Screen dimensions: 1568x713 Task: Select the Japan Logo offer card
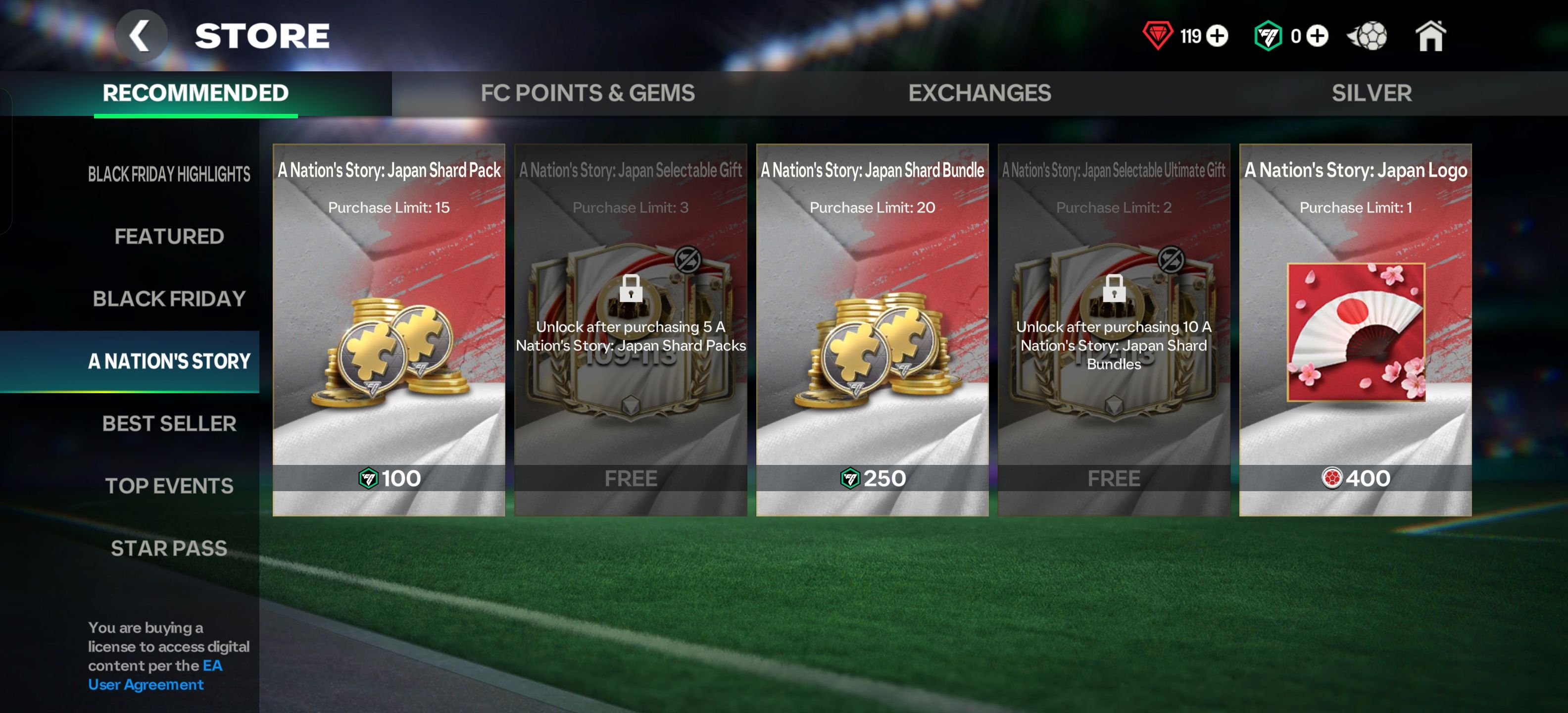coord(1355,332)
